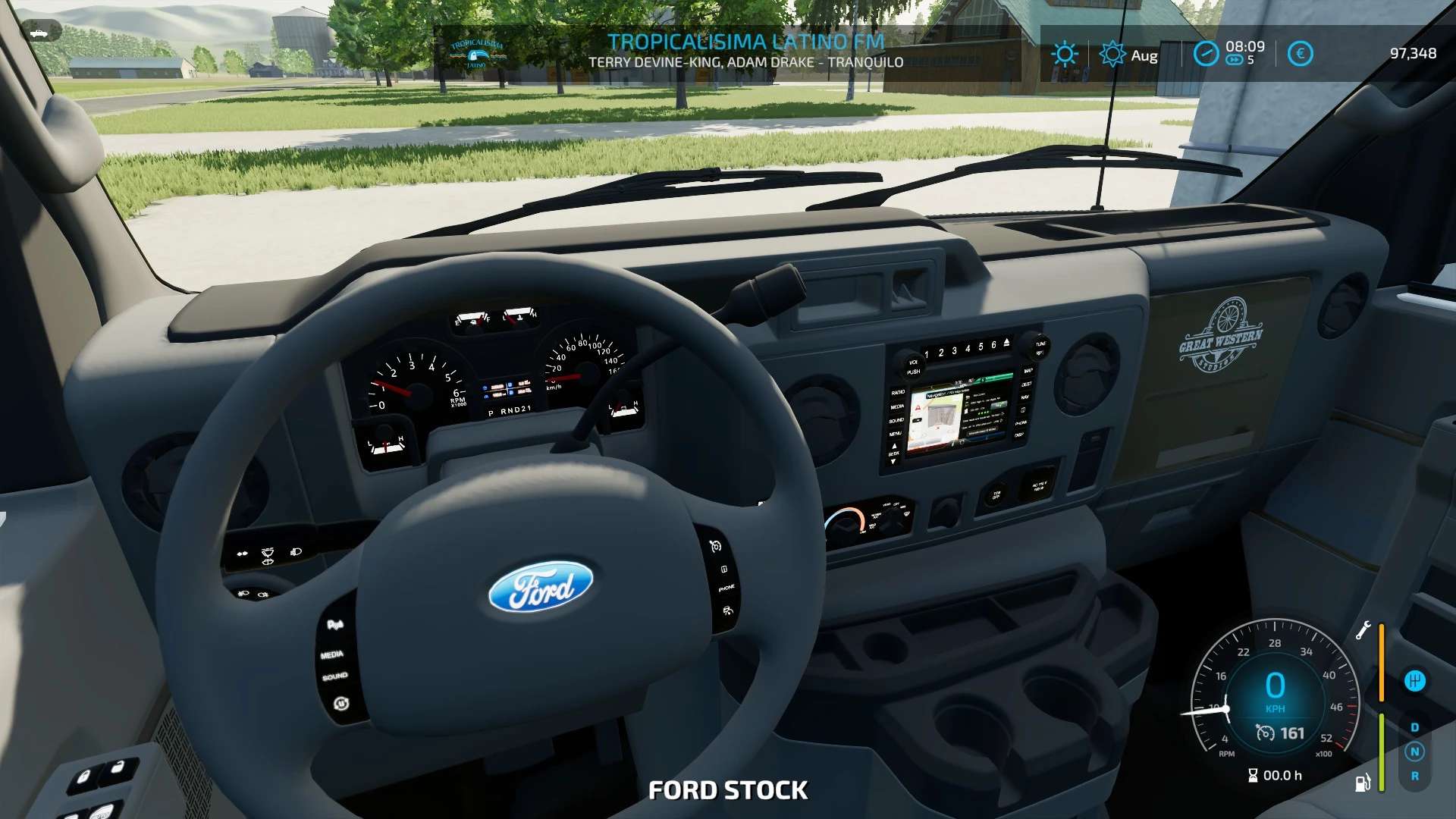The width and height of the screenshot is (1456, 819).
Task: Select the N neutral indicator
Action: (x=1414, y=752)
